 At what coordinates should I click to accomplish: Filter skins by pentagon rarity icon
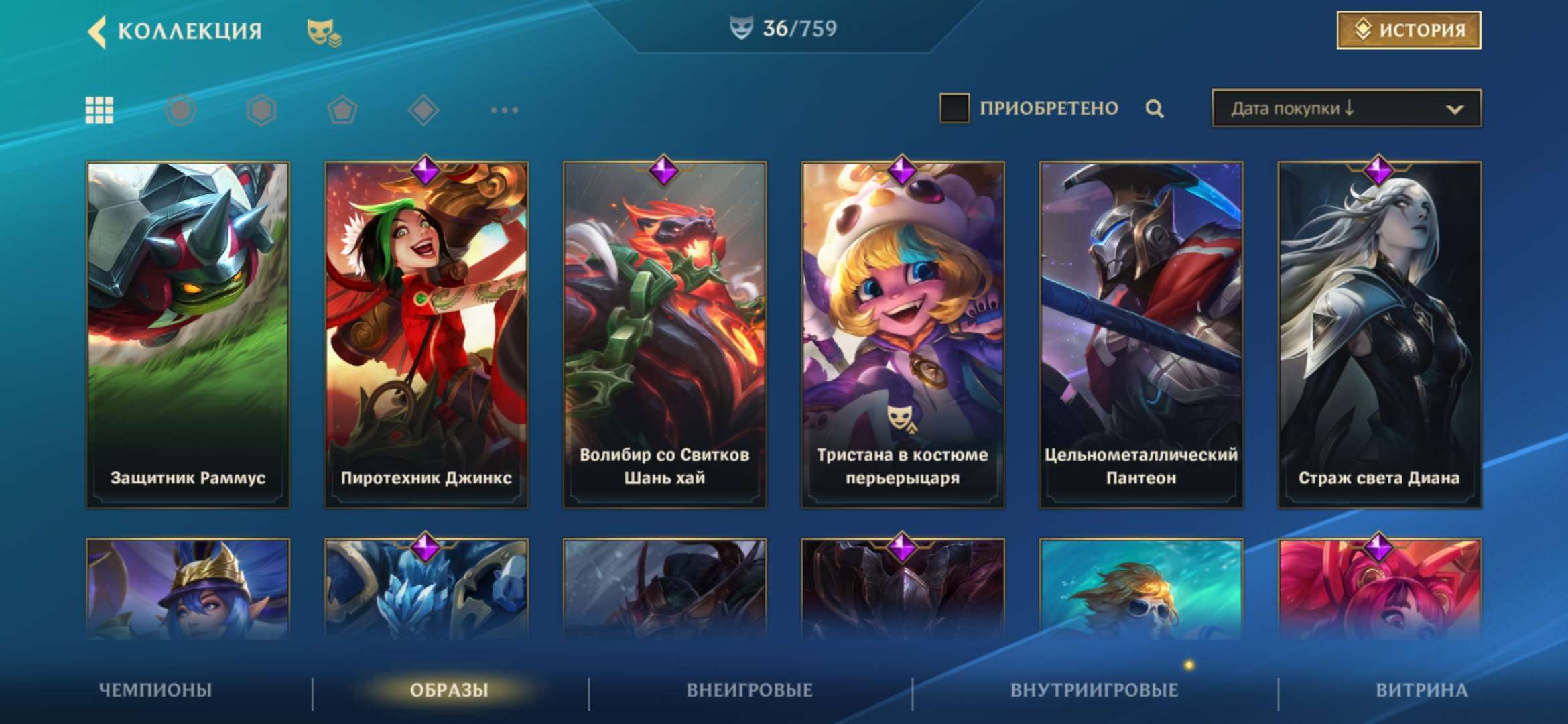pyautogui.click(x=340, y=109)
